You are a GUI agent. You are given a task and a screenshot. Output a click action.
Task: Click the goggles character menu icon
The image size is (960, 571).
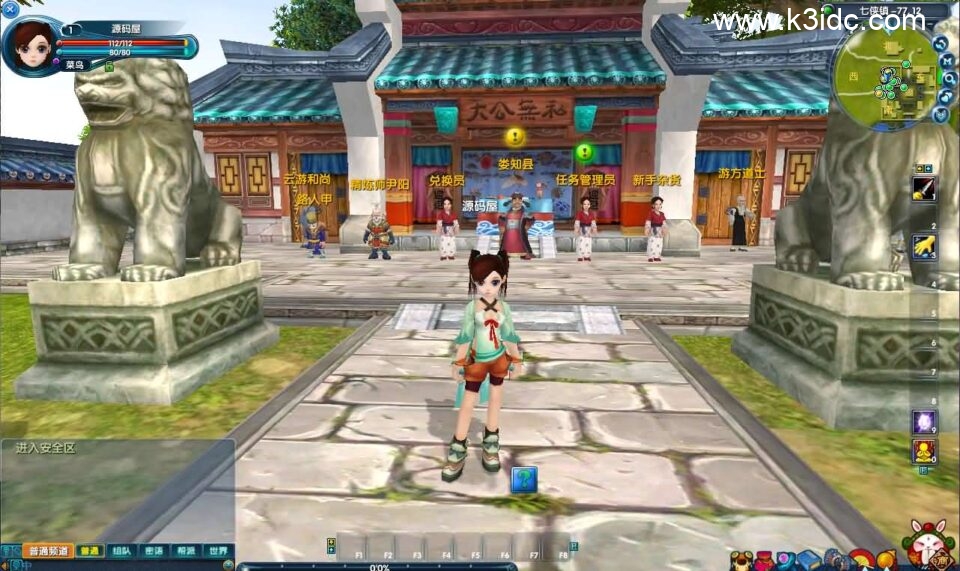[741, 561]
